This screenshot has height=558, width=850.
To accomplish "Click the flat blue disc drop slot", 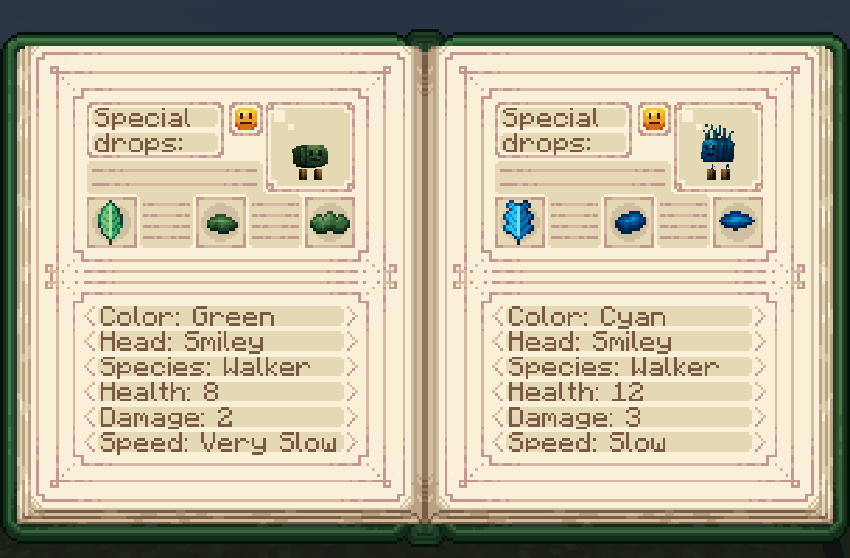I will 737,221.
